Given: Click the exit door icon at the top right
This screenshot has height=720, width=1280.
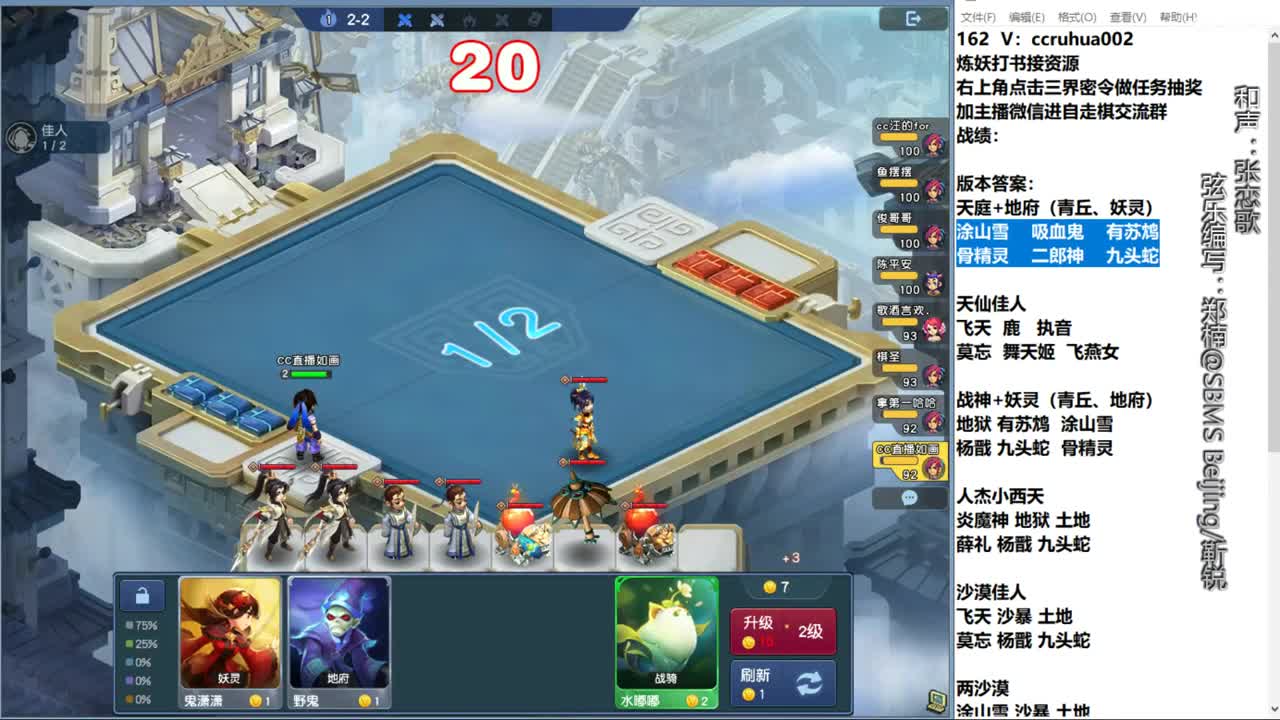Looking at the screenshot, I should (x=913, y=18).
